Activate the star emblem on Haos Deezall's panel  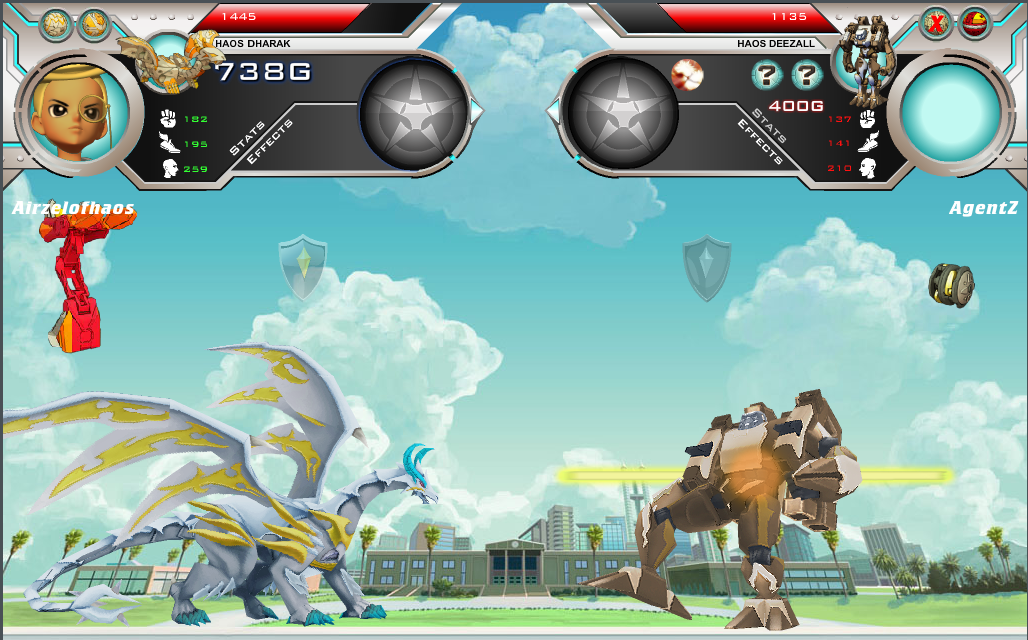click(x=622, y=110)
